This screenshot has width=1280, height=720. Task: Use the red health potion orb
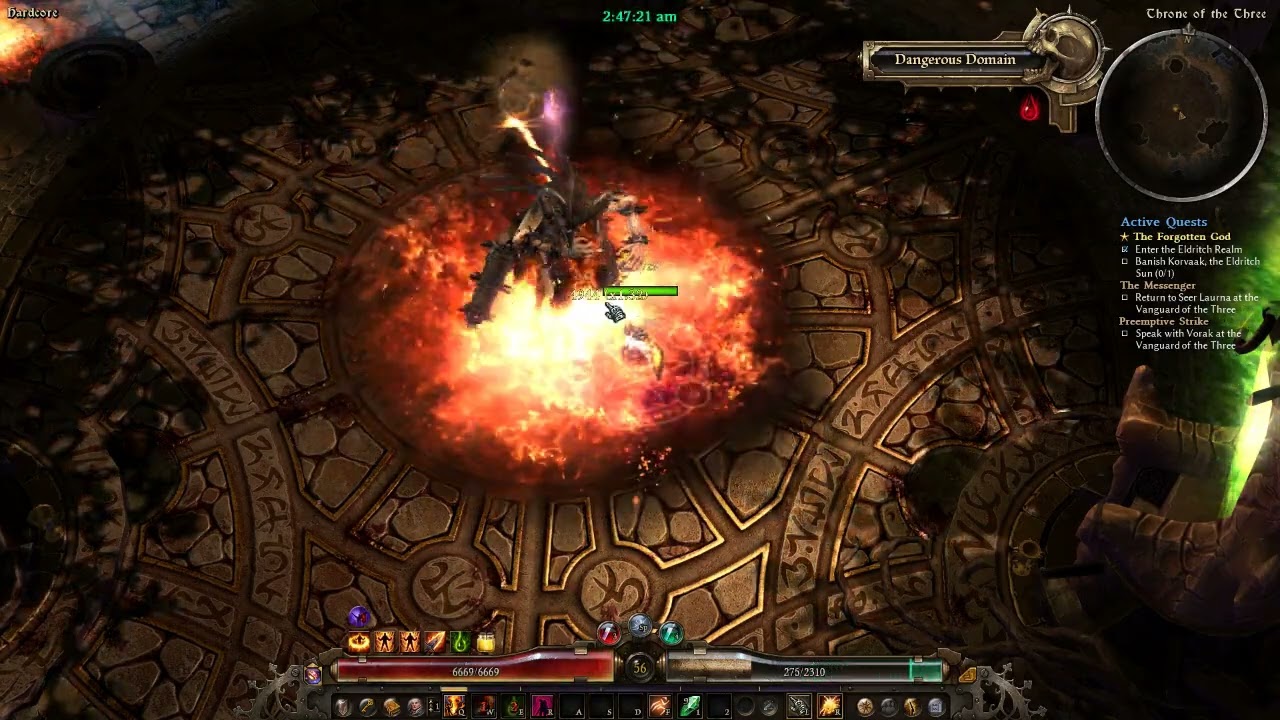tap(608, 633)
